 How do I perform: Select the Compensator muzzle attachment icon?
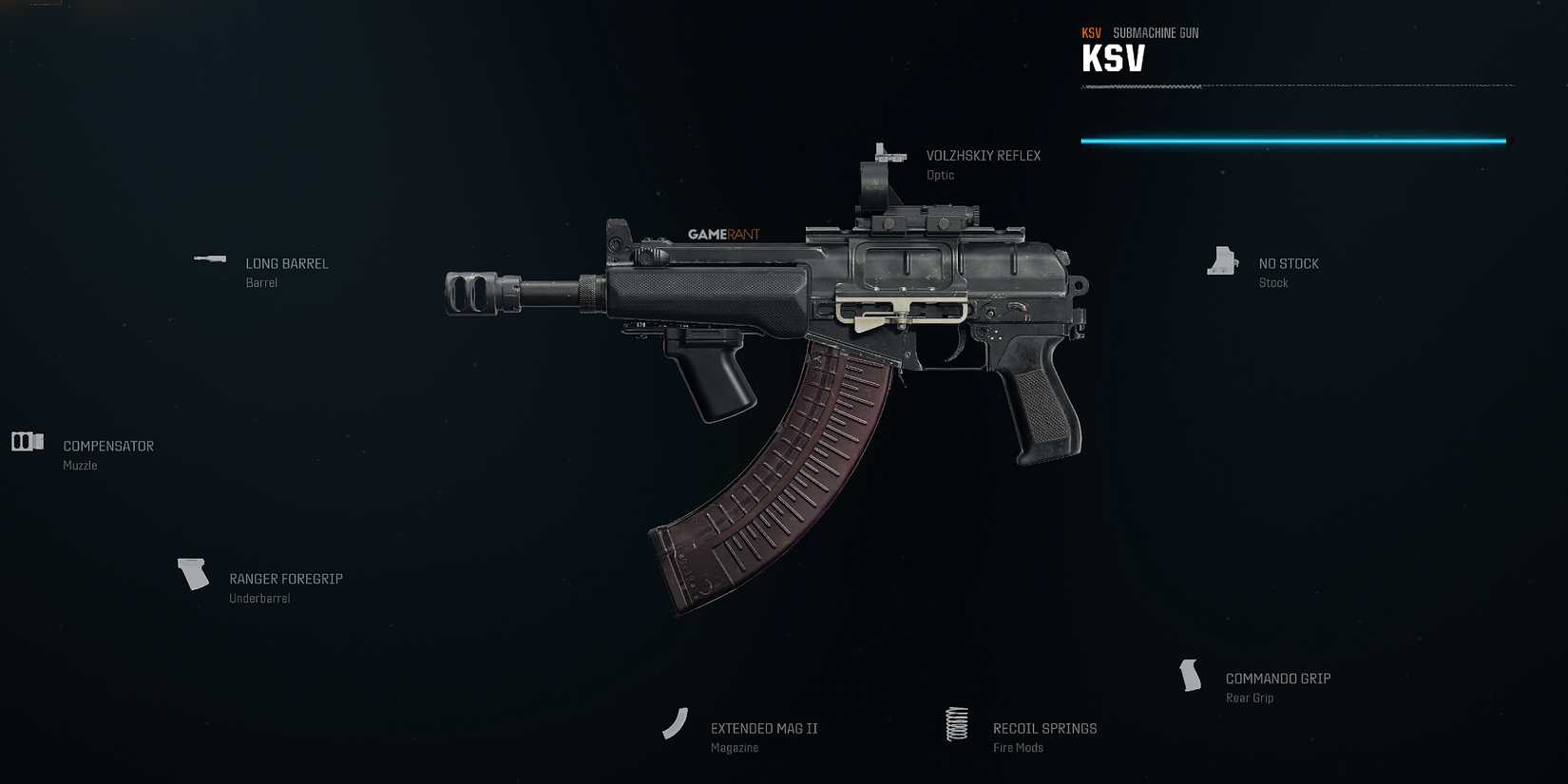click(x=27, y=440)
